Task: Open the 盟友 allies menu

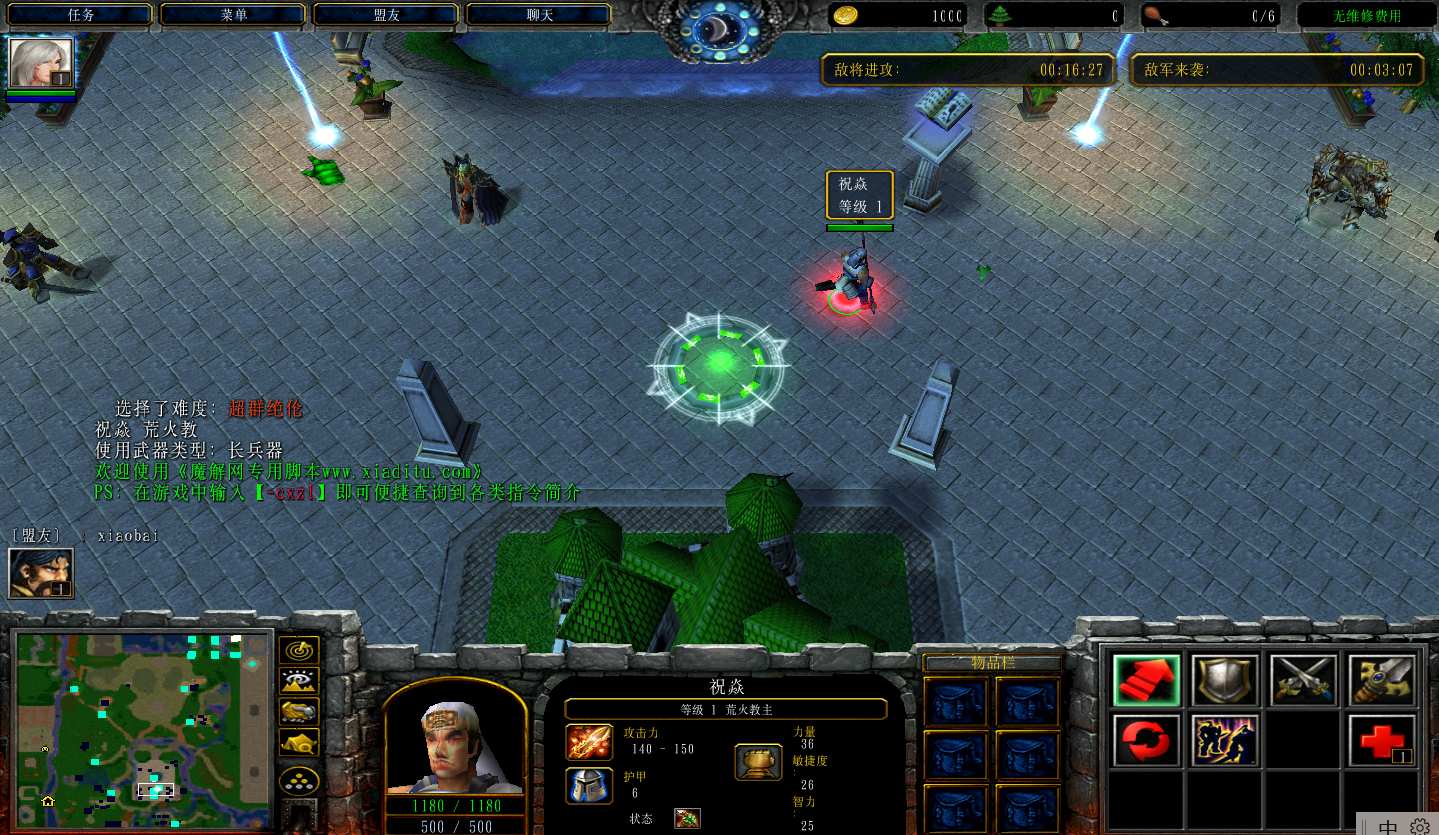Action: coord(386,15)
